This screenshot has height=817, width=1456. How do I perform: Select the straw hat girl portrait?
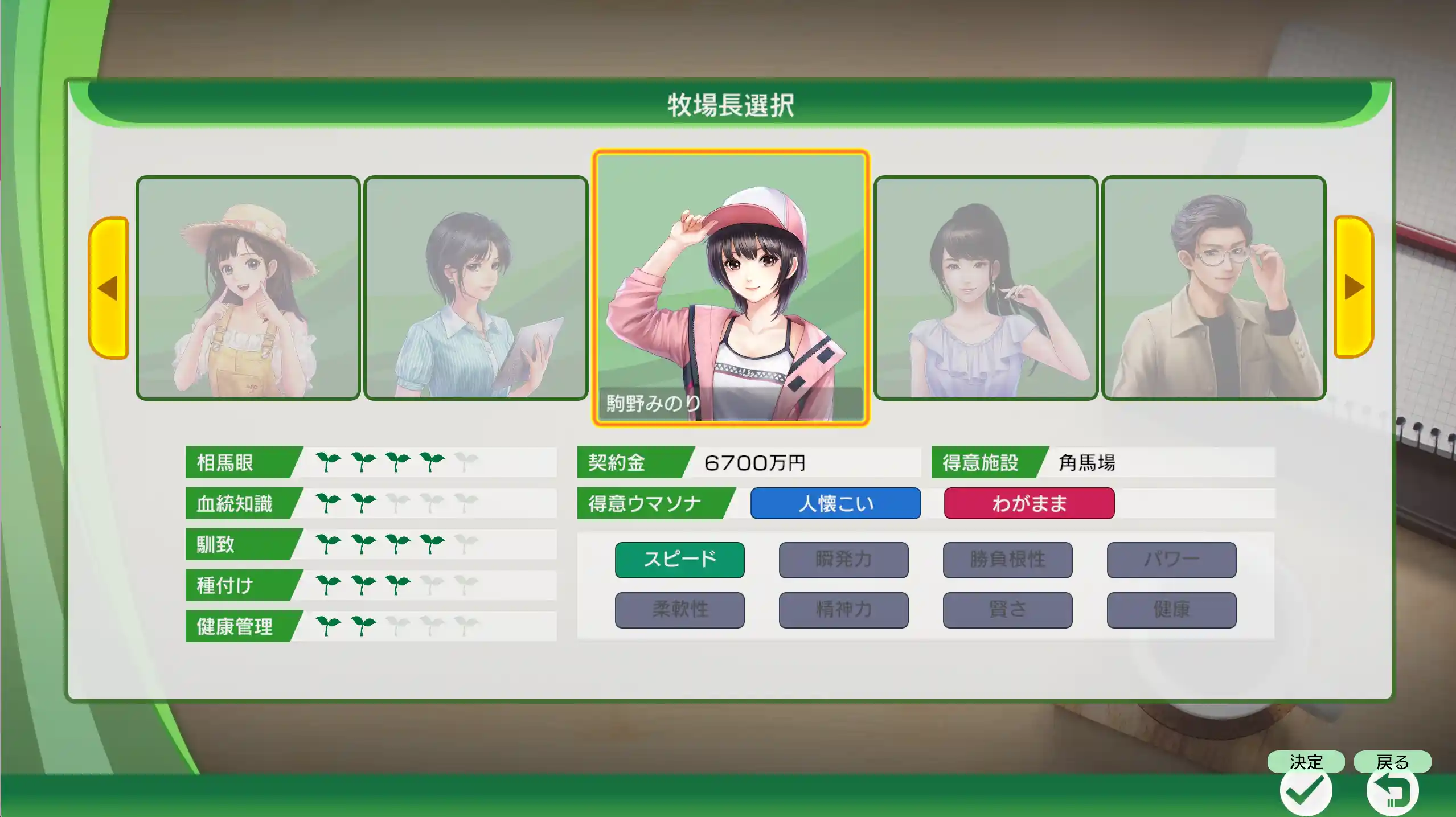(248, 288)
